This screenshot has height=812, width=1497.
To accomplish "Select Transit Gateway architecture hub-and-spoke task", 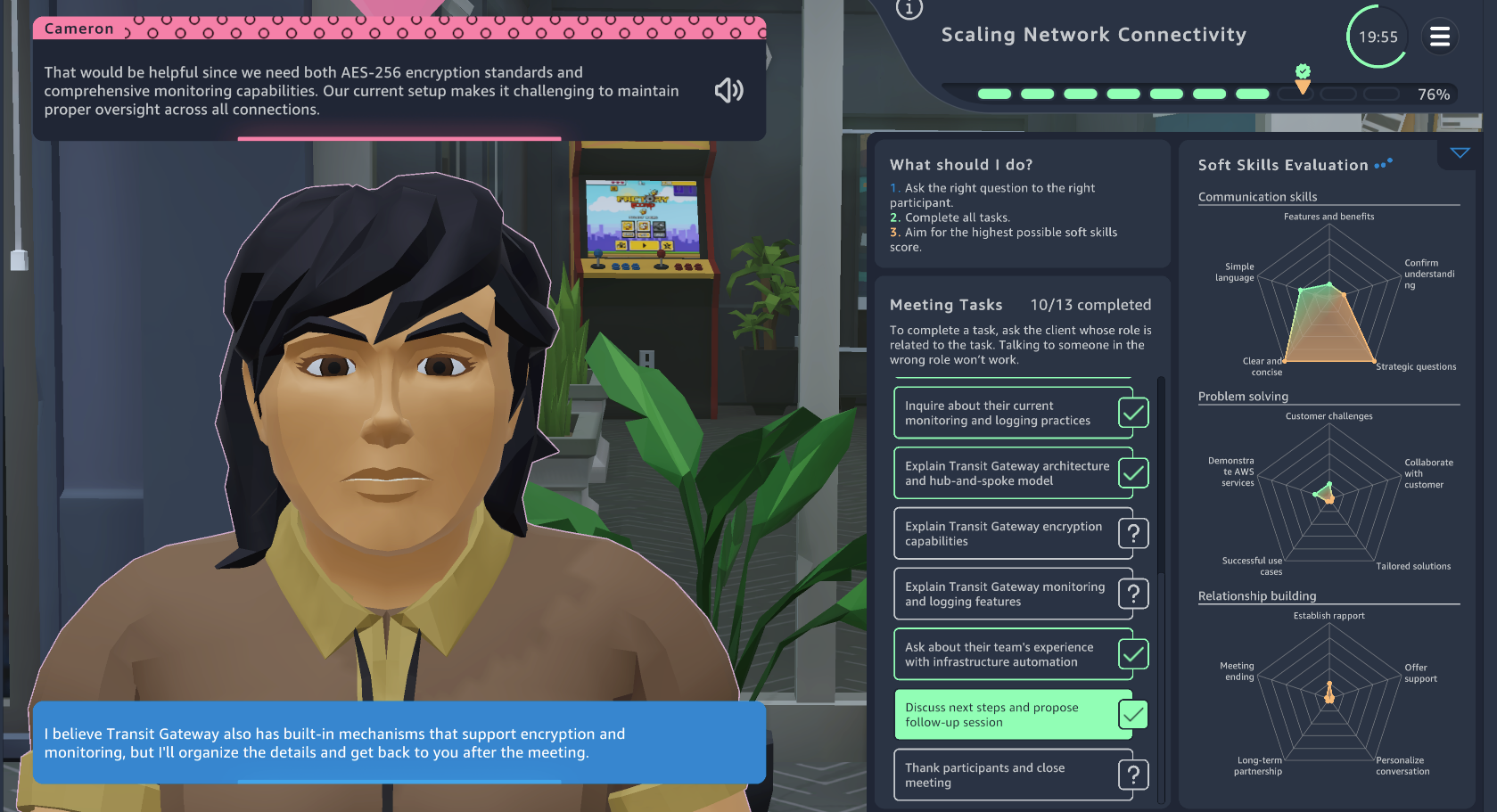I will click(1013, 473).
